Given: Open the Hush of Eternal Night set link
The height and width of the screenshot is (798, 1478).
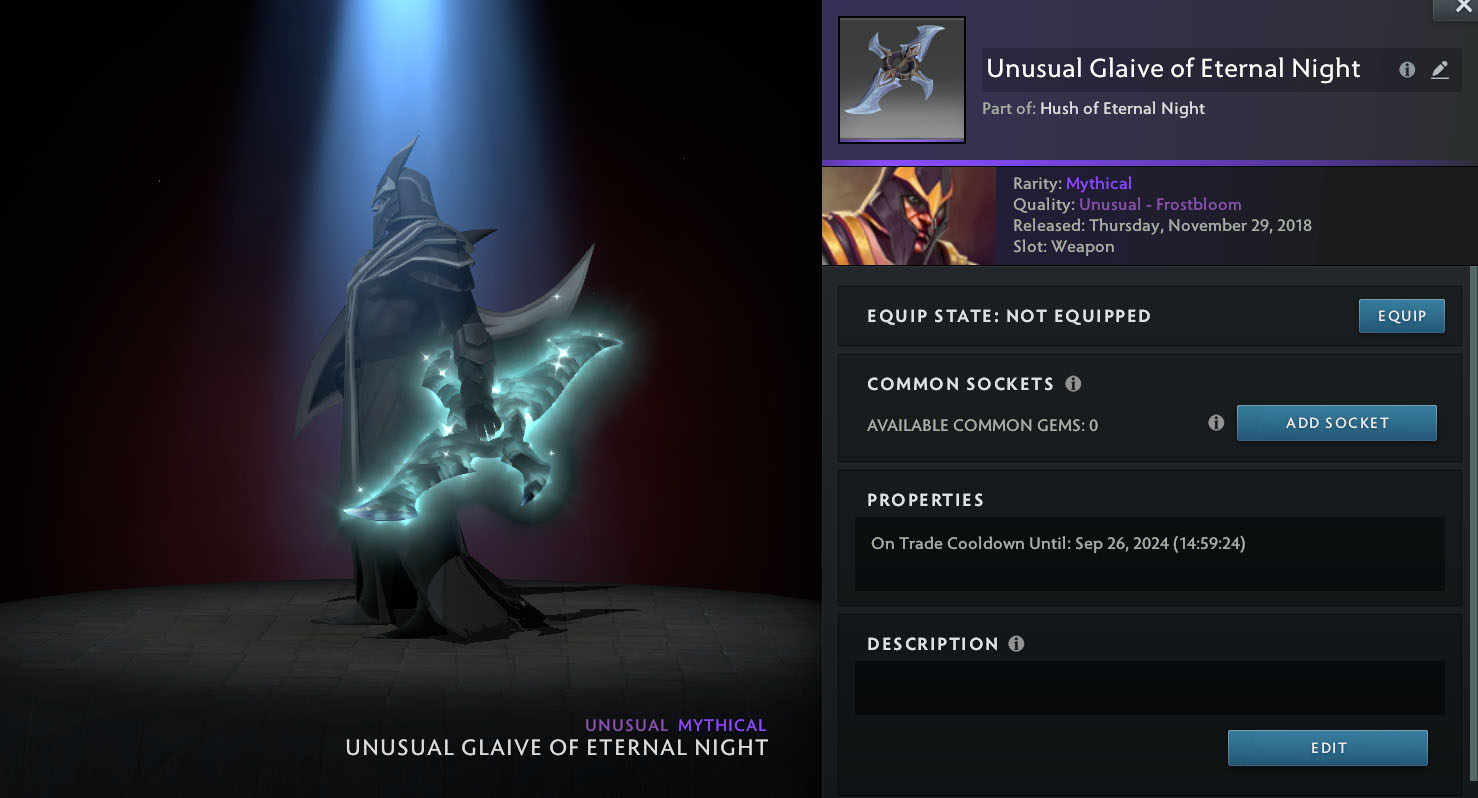Looking at the screenshot, I should click(x=1122, y=109).
